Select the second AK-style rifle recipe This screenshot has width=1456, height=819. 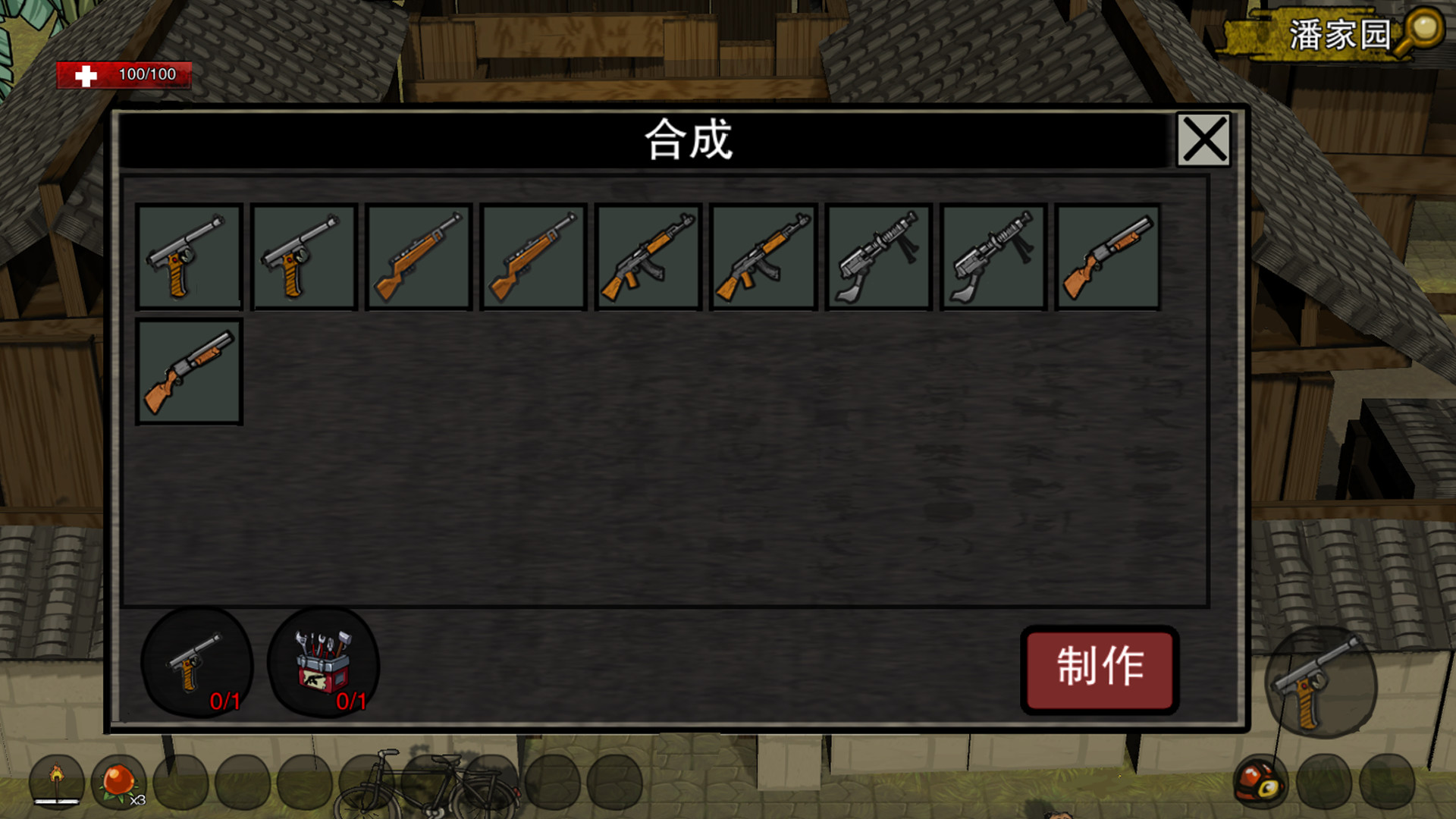pyautogui.click(x=763, y=256)
